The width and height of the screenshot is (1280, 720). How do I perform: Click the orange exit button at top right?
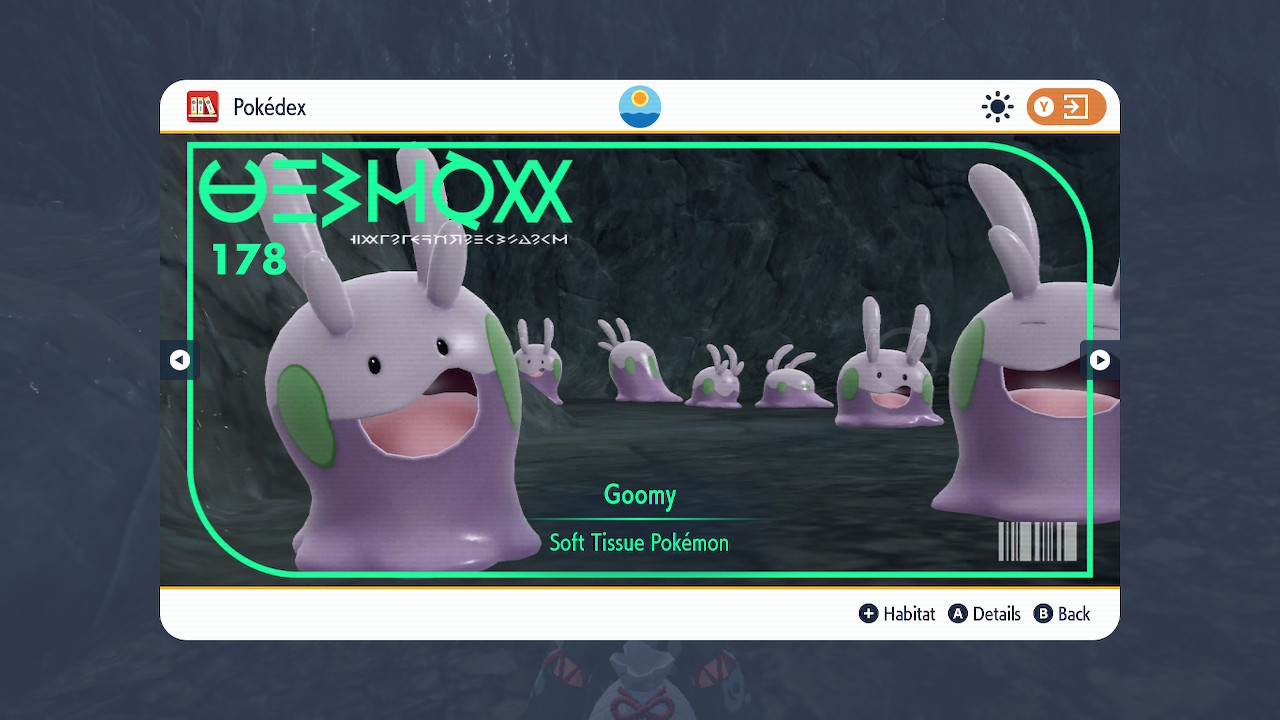1066,107
